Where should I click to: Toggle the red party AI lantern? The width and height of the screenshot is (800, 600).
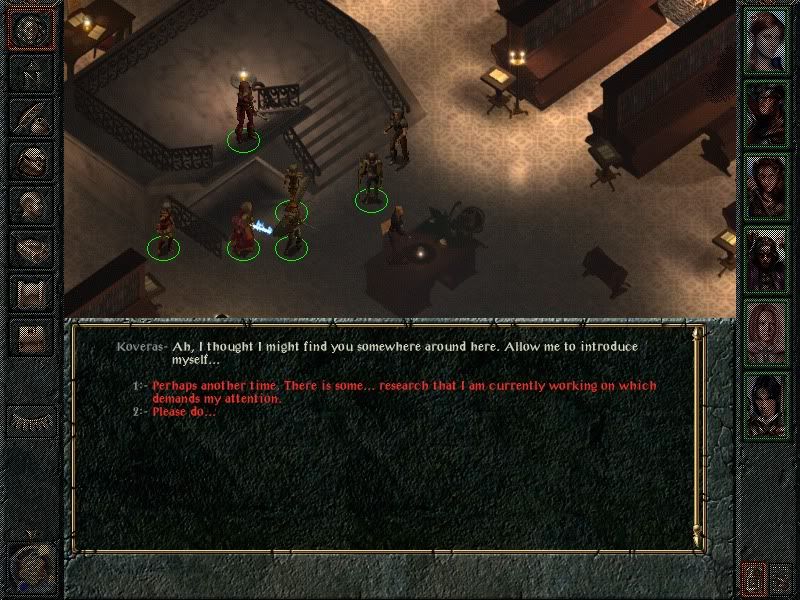point(752,576)
